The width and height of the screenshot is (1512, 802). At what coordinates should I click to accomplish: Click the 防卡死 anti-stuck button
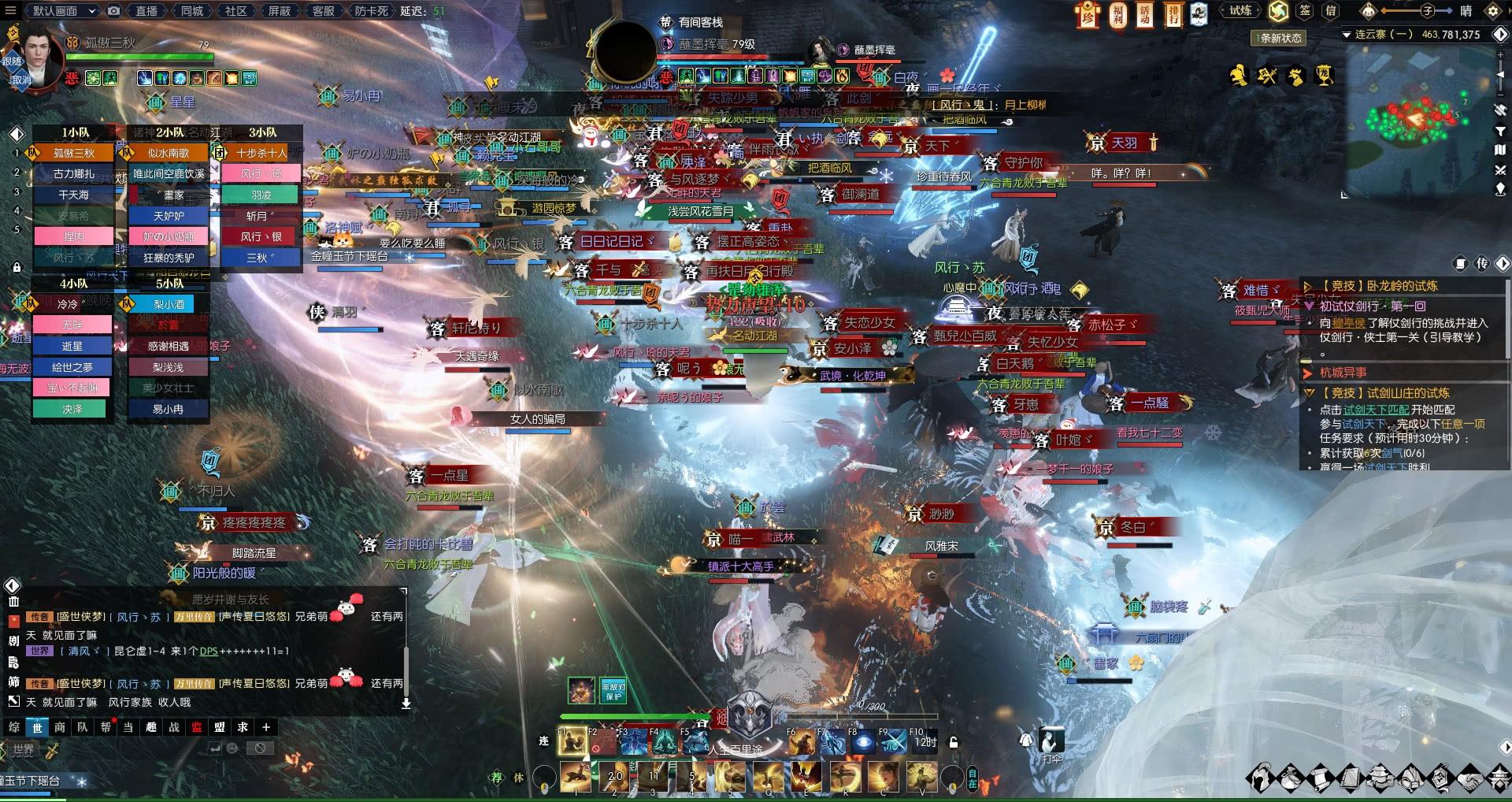coord(371,11)
